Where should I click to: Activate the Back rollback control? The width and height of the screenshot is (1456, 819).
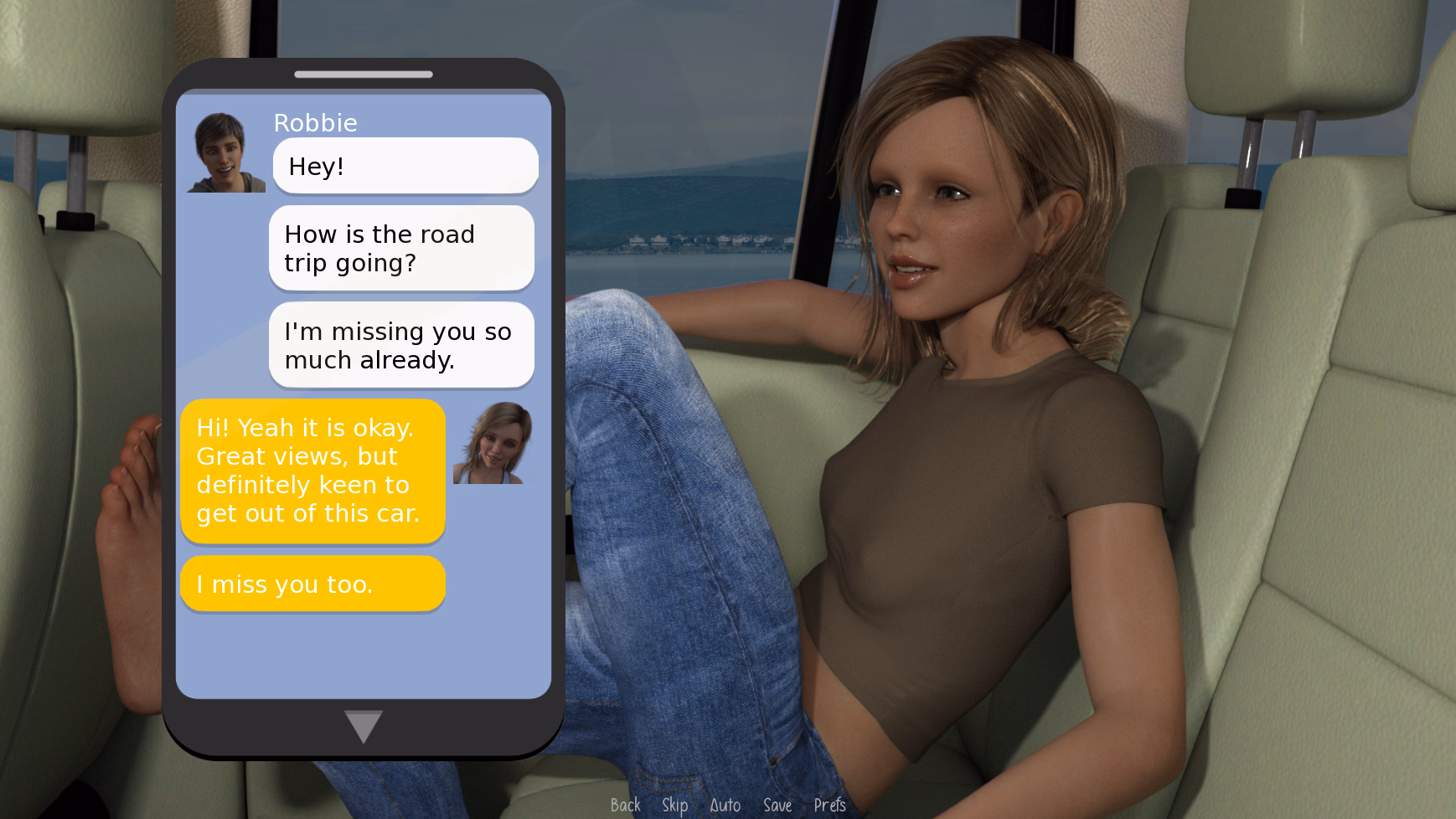click(624, 805)
